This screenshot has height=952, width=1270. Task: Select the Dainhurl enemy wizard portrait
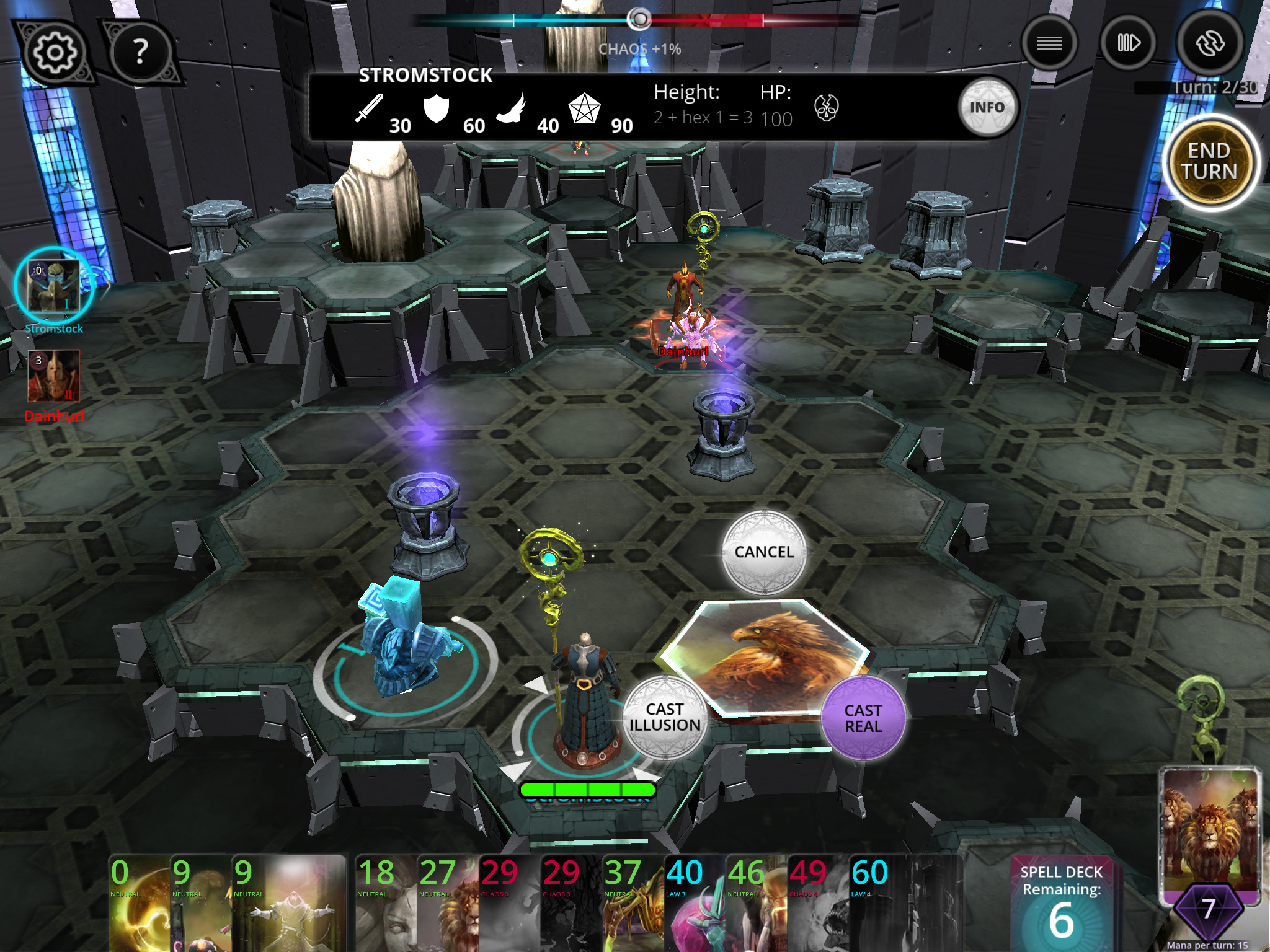click(54, 376)
